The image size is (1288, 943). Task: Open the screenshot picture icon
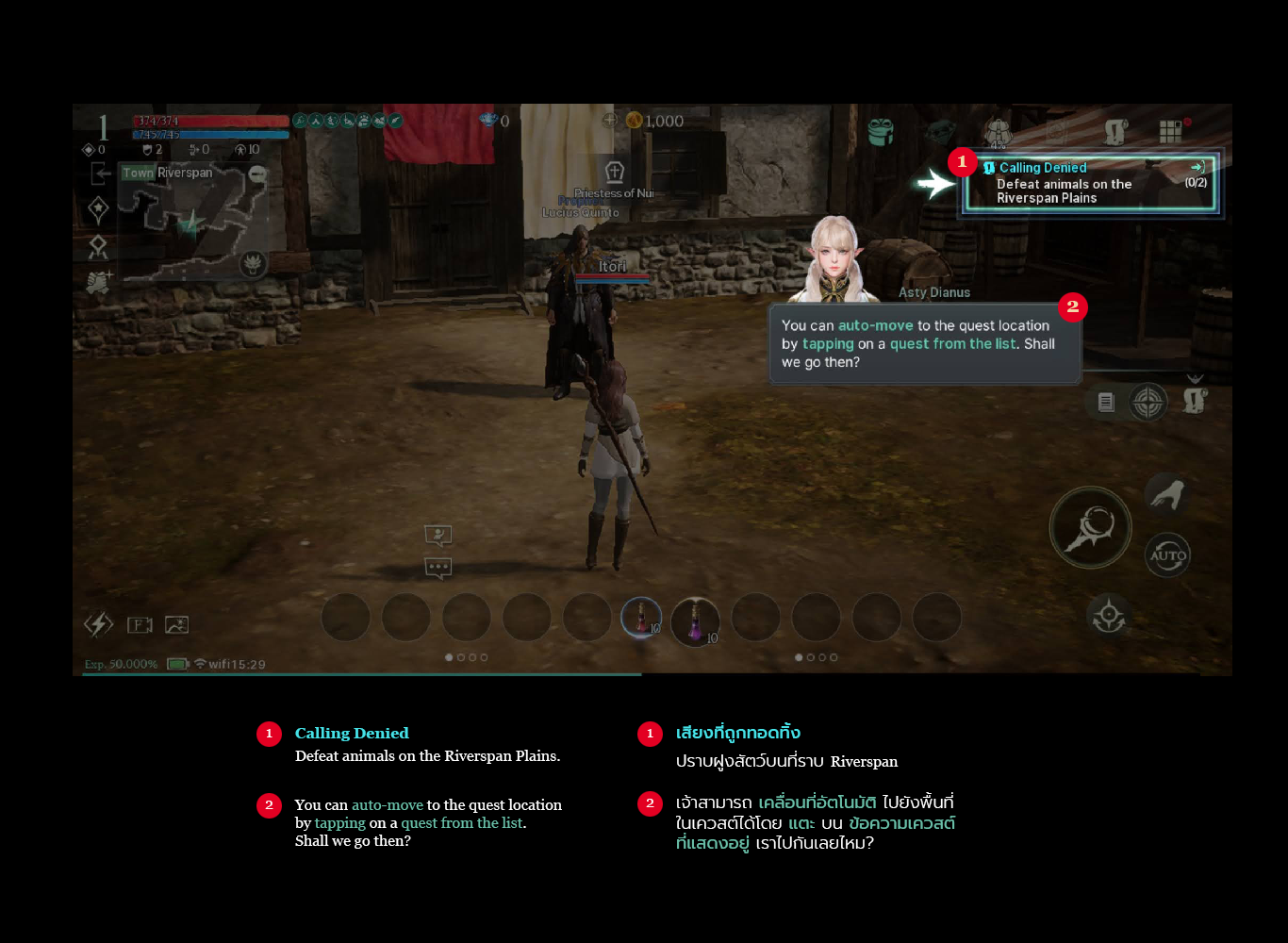click(x=176, y=624)
